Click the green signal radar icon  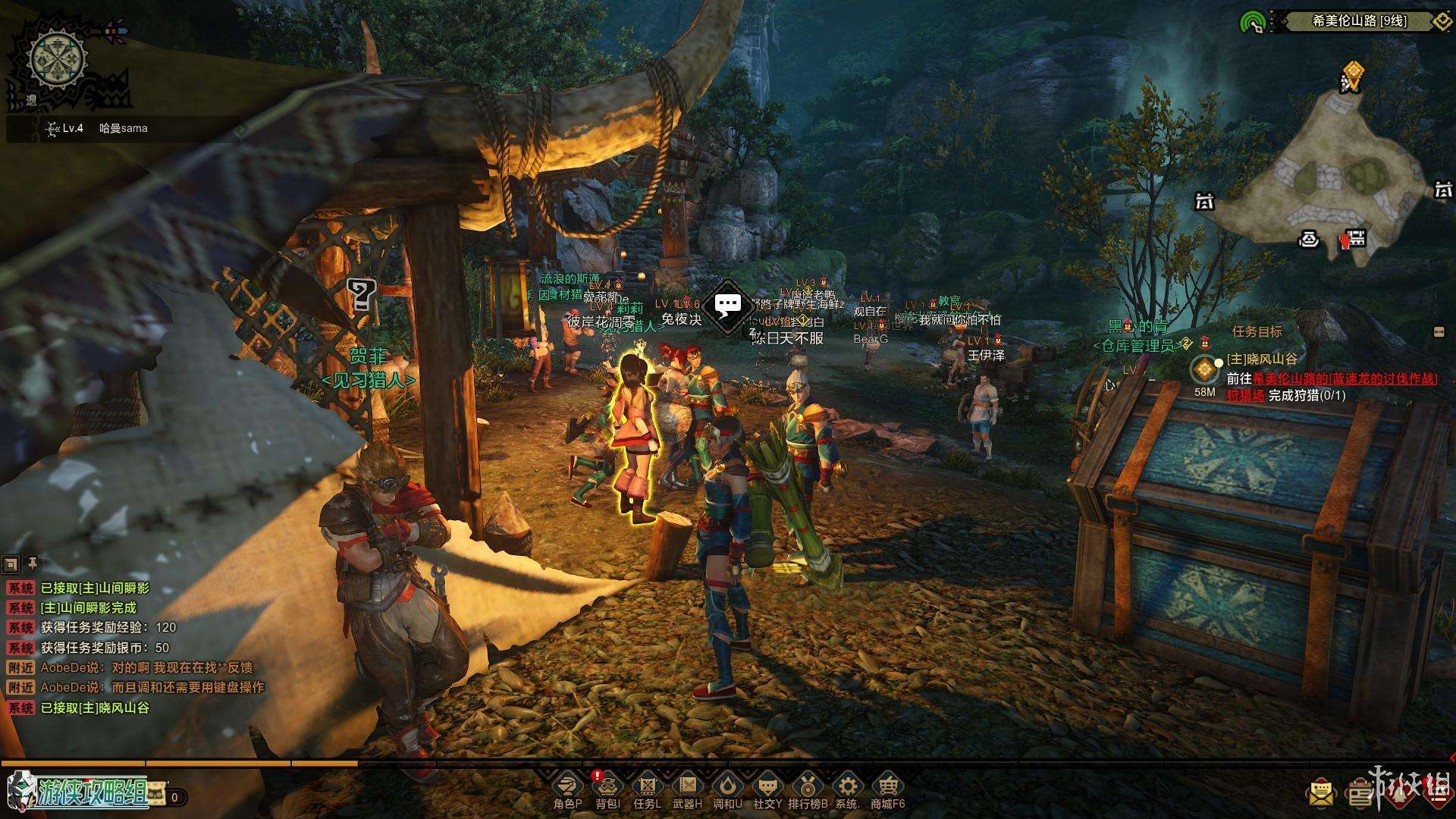[1252, 22]
